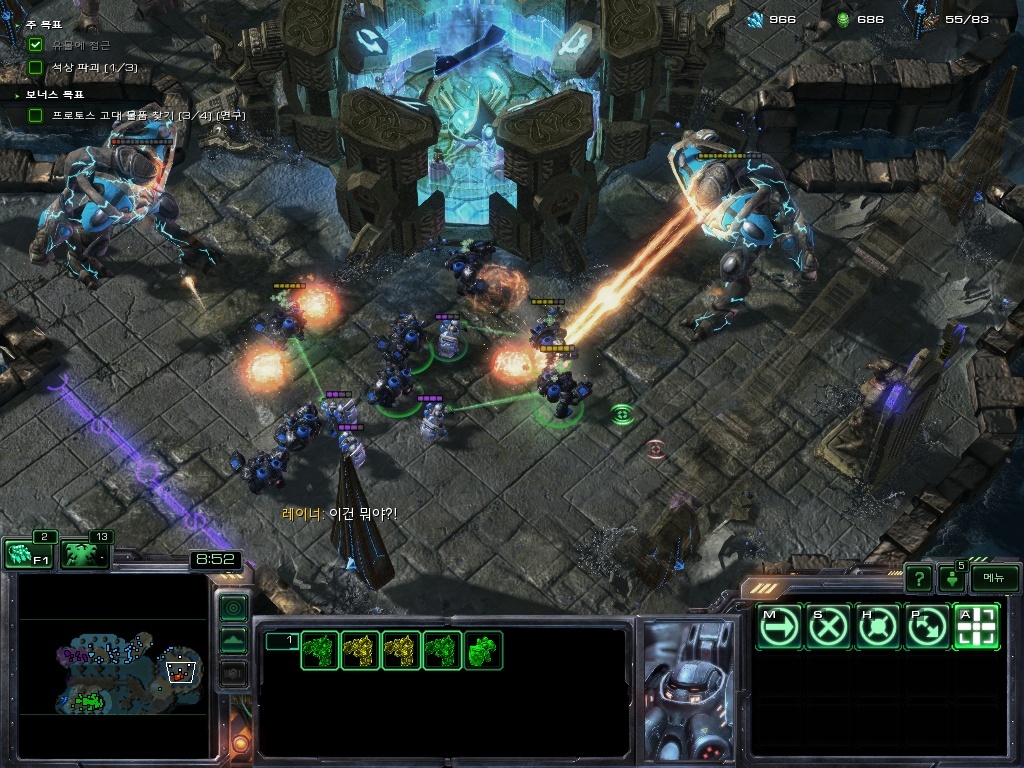Click the minimap to move the camera
This screenshot has width=1024, height=768.
click(120, 670)
